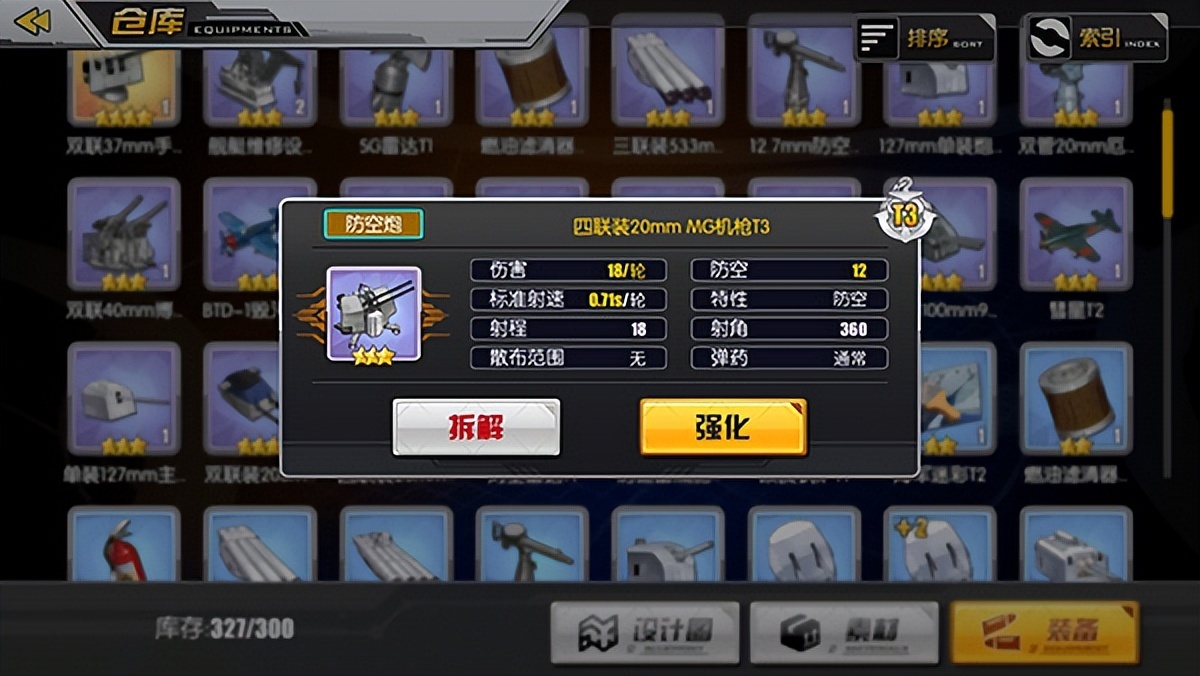Open the 排序 sort options
1200x676 pixels.
tap(925, 39)
